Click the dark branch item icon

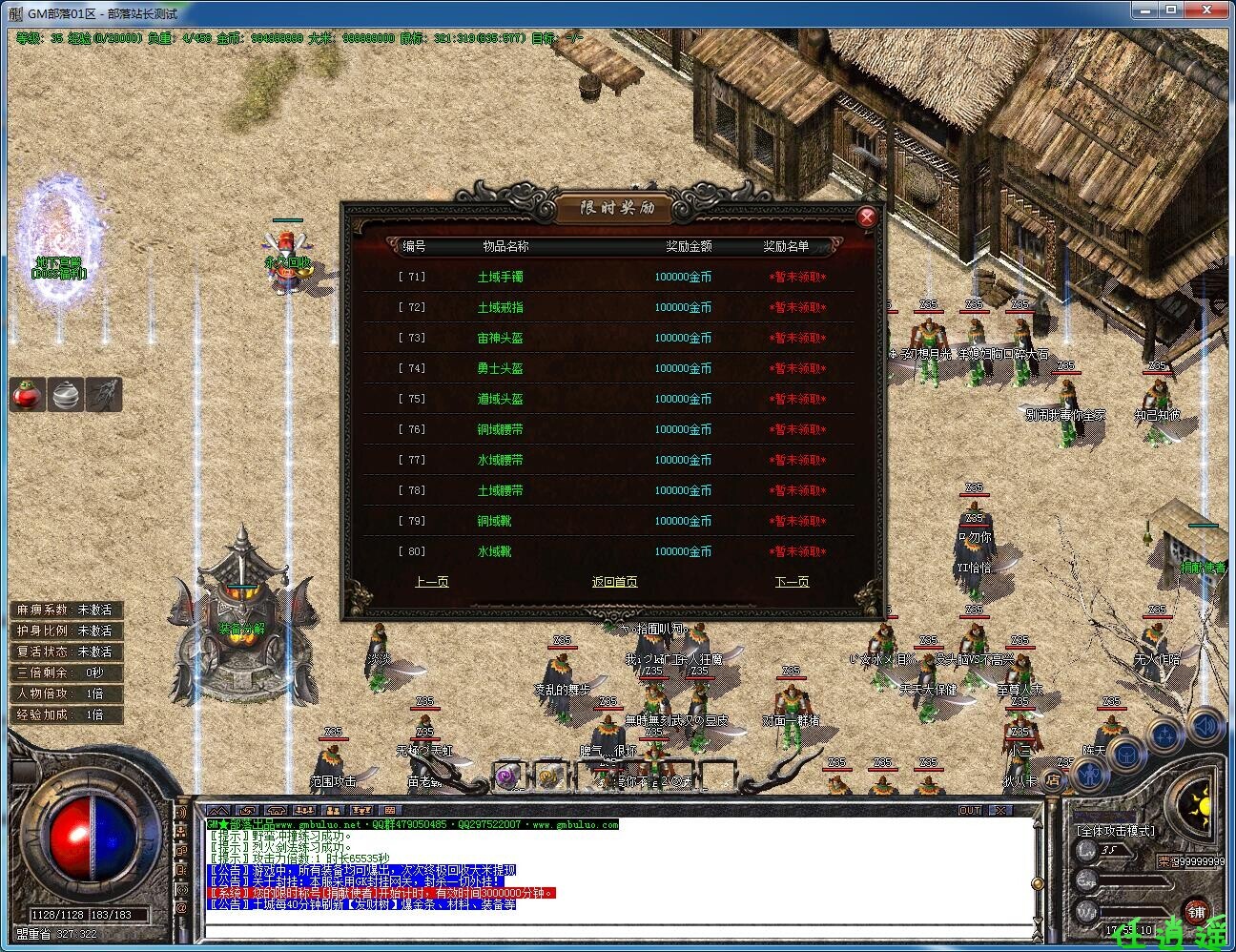coord(103,394)
